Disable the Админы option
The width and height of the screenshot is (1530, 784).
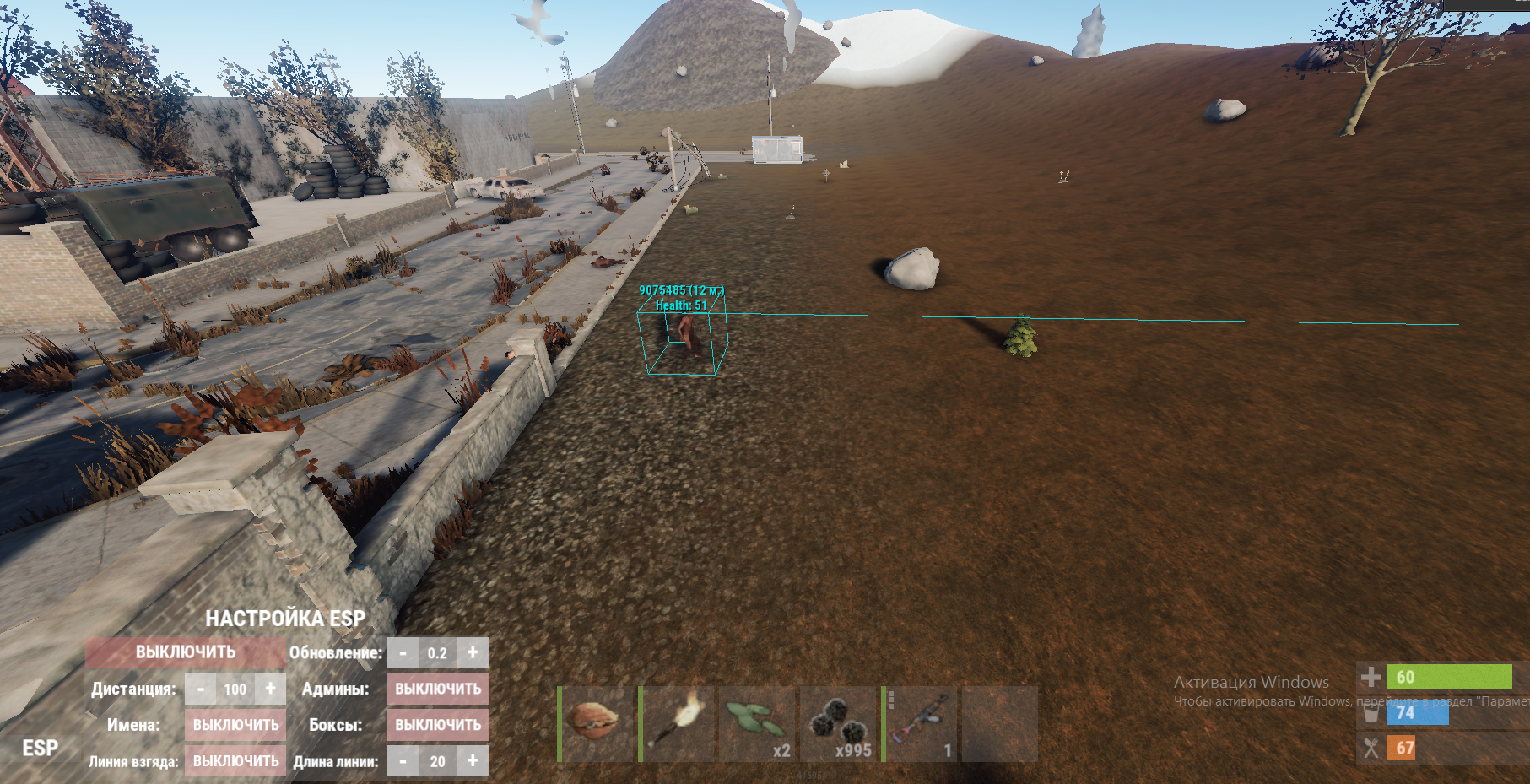pos(438,689)
